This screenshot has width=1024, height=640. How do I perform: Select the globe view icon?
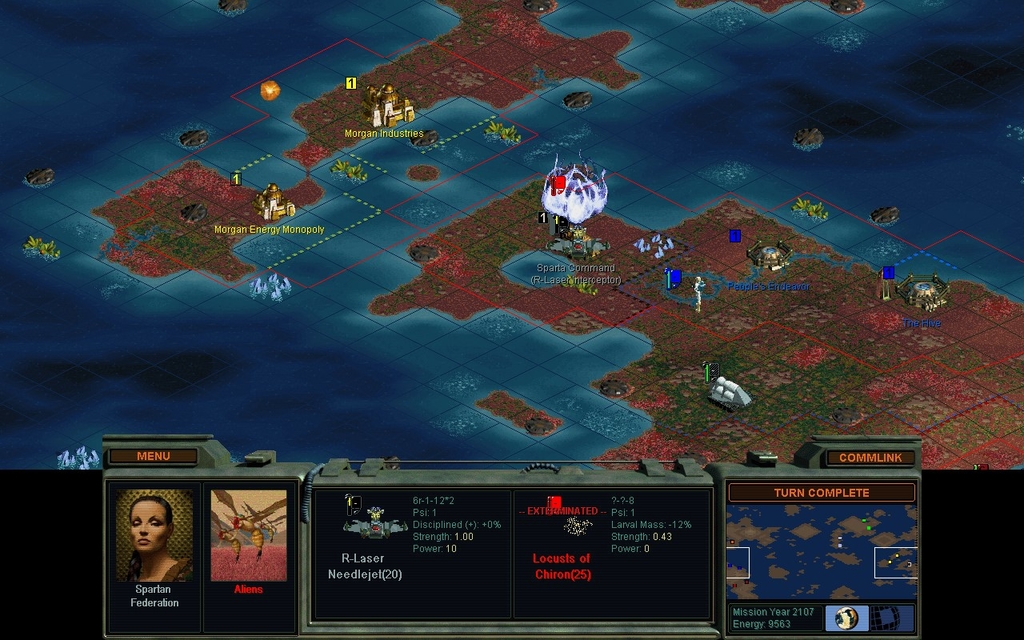pyautogui.click(x=846, y=618)
